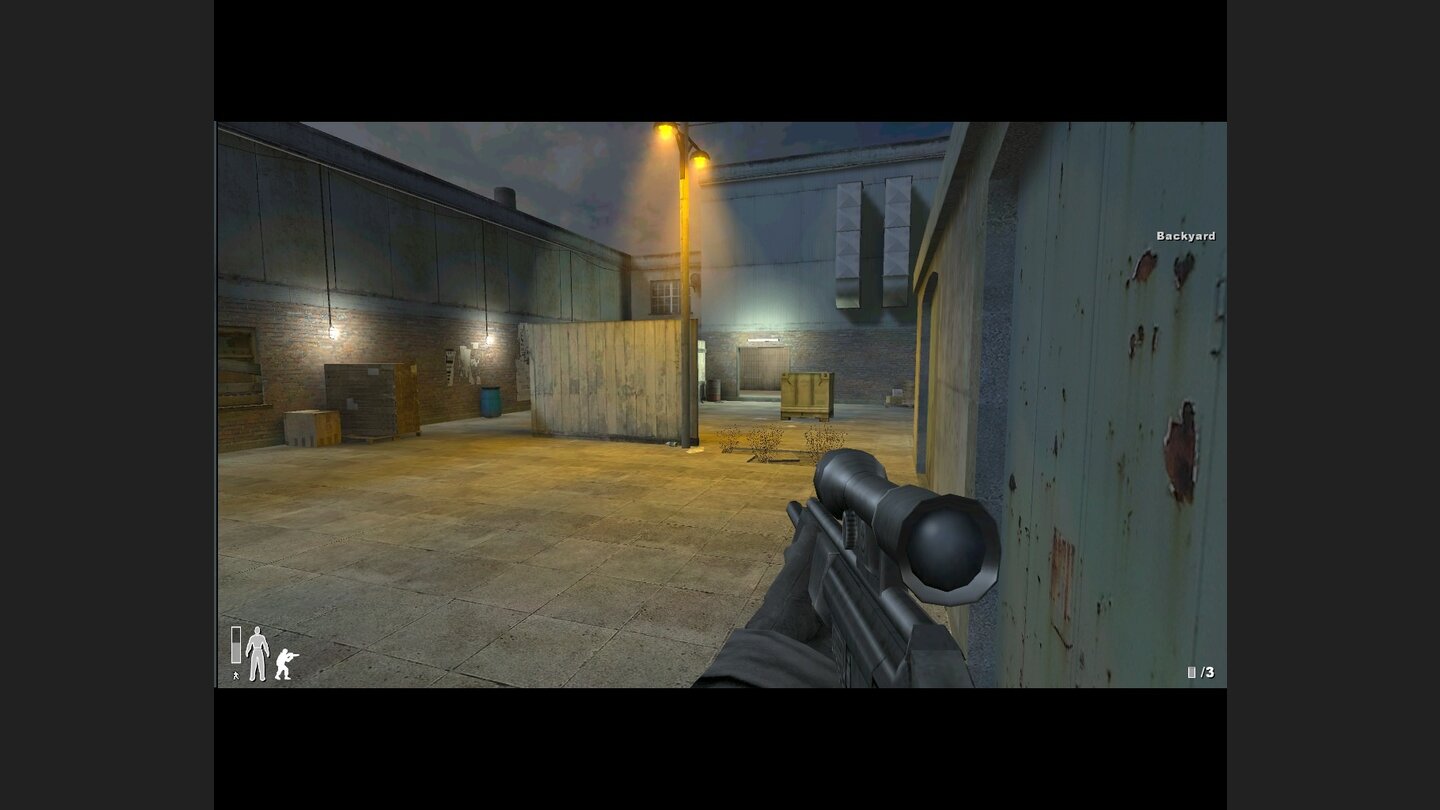
Task: Click the small running figure icon
Action: [235, 675]
